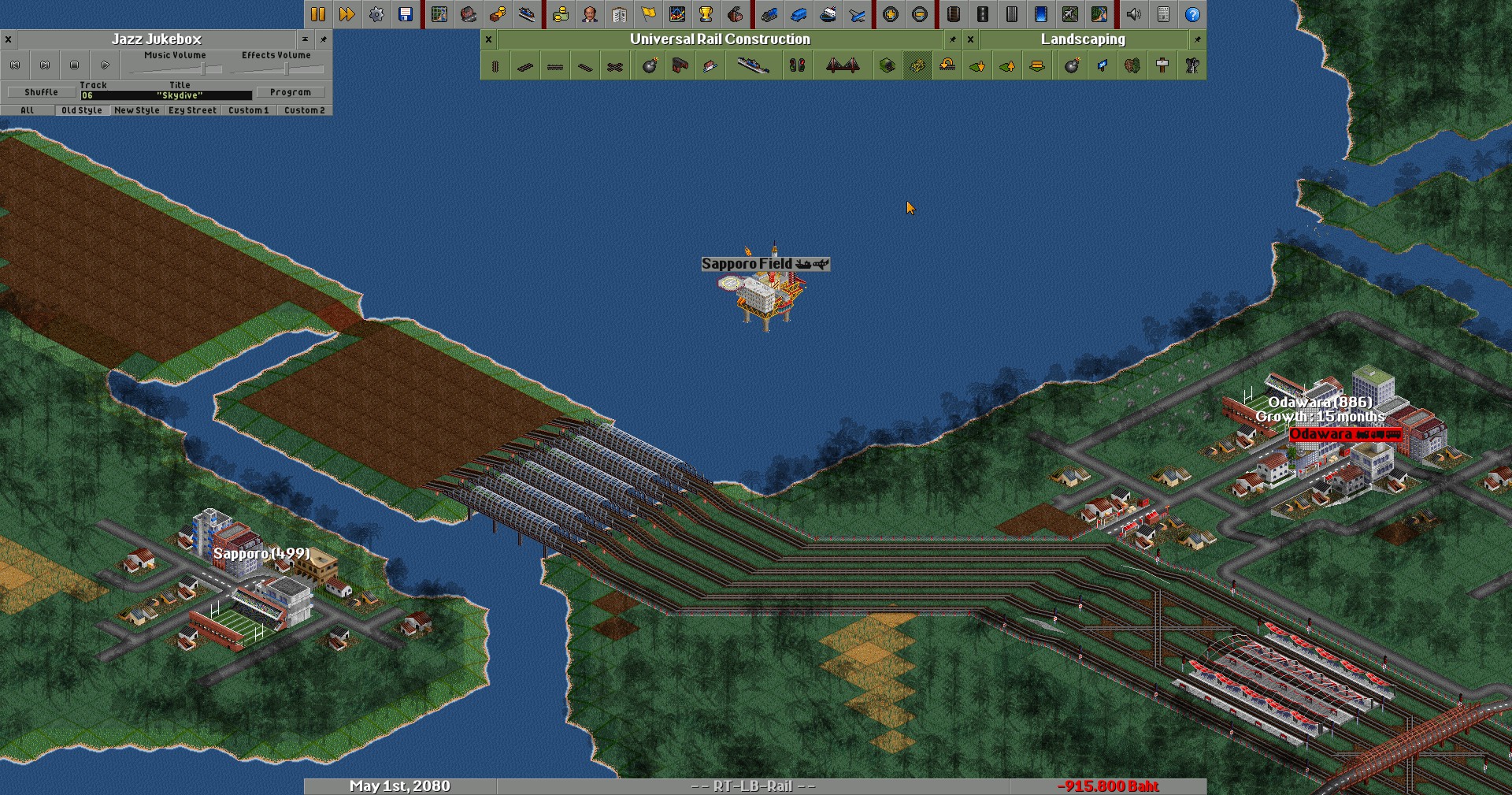Close the Landscaping toolbar
Viewport: 1512px width, 795px height.
tap(970, 39)
